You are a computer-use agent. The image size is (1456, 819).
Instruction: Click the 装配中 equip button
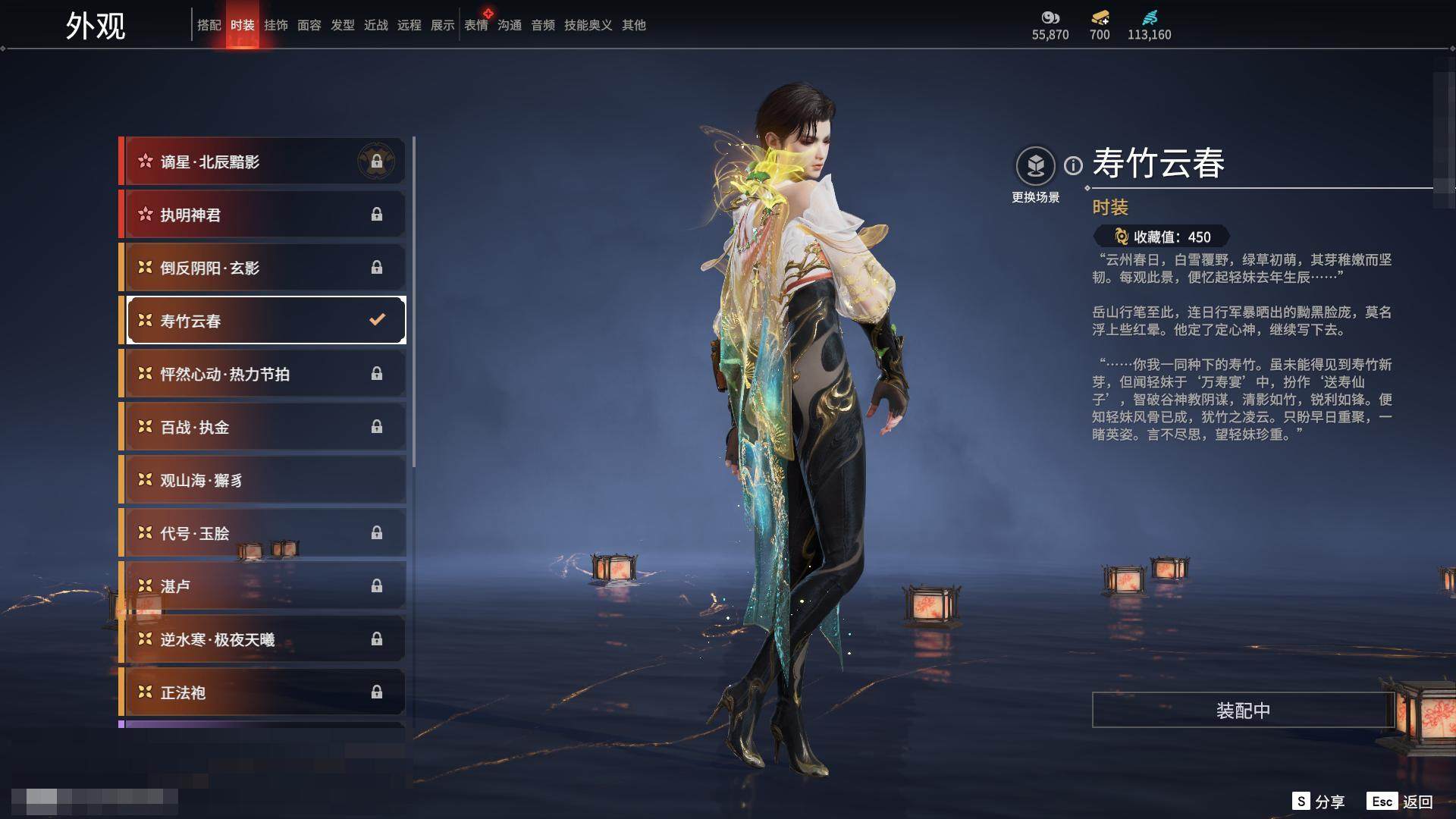coord(1242,710)
